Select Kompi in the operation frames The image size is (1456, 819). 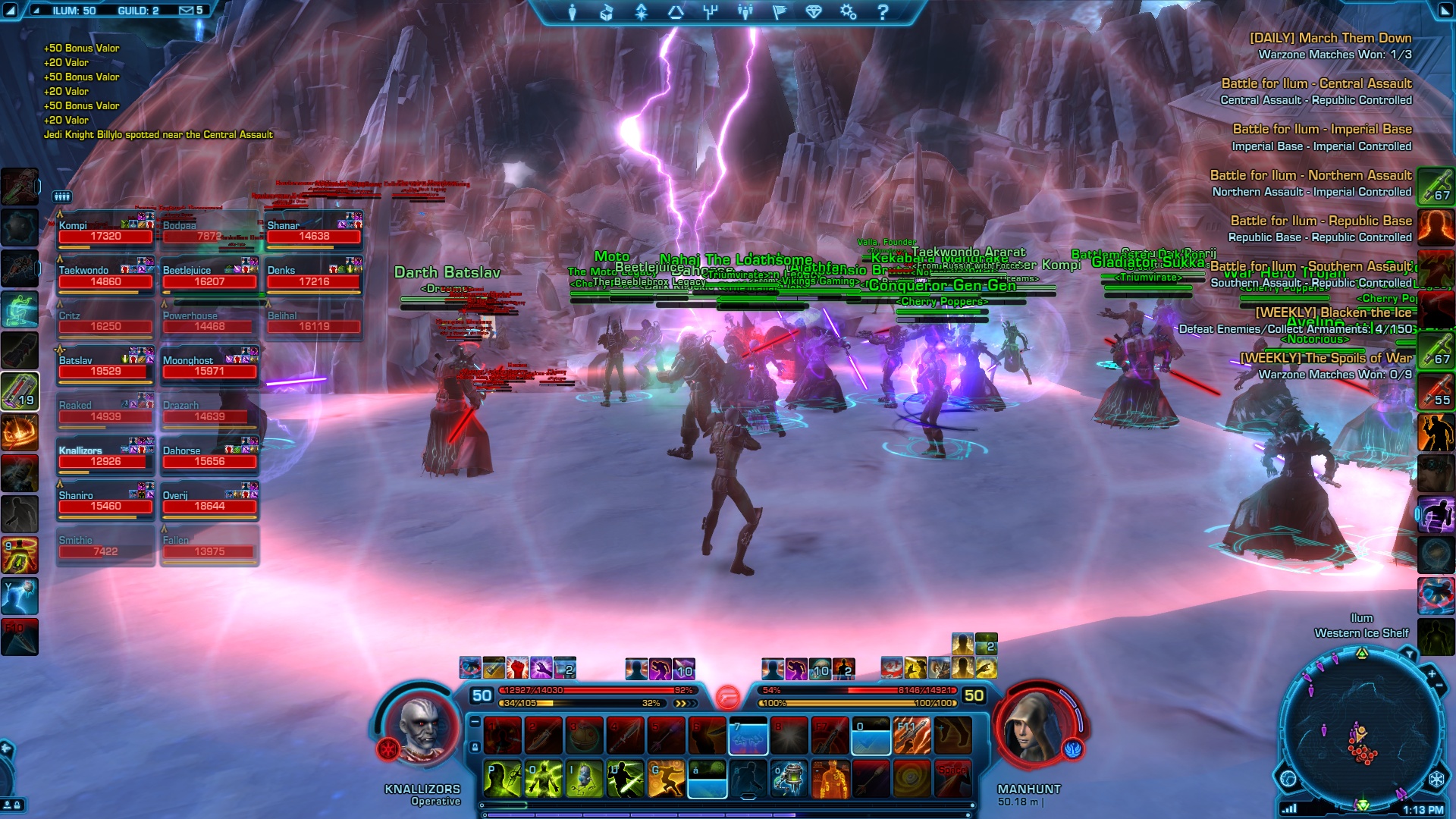[105, 231]
